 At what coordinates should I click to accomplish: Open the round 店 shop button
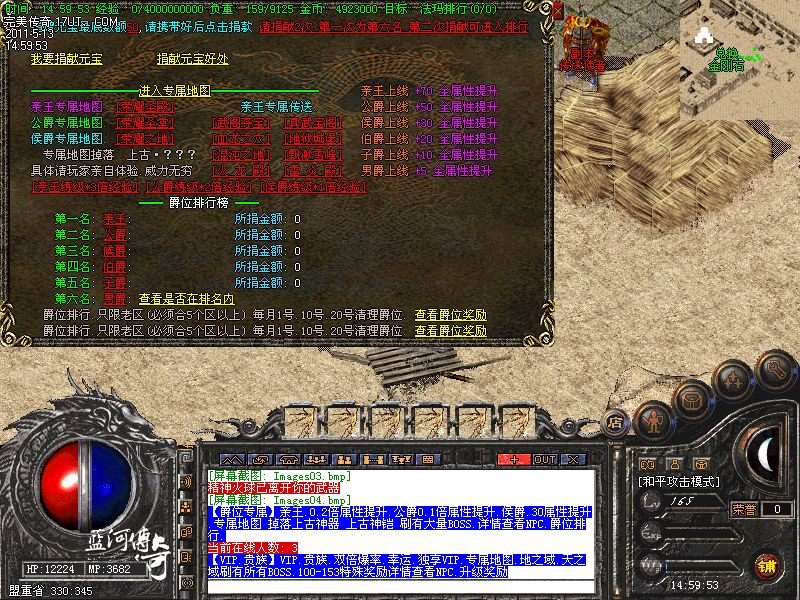point(617,422)
